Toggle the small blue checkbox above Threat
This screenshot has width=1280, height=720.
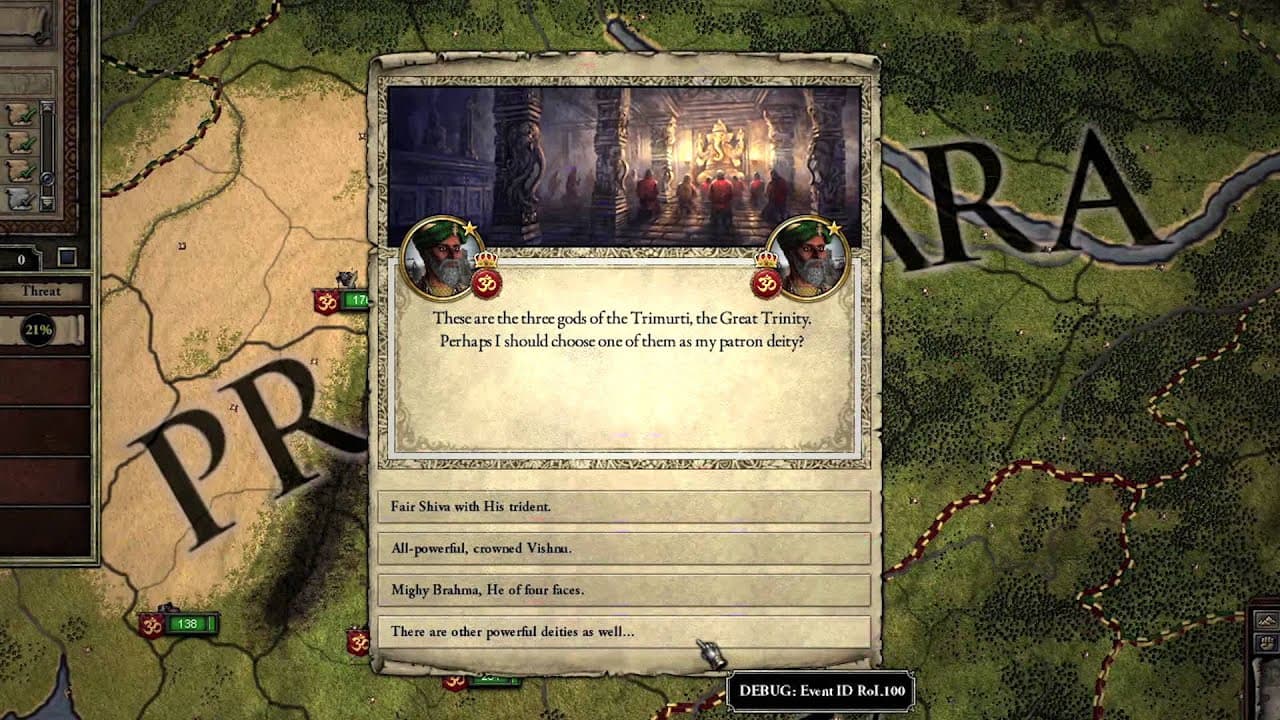[x=67, y=258]
